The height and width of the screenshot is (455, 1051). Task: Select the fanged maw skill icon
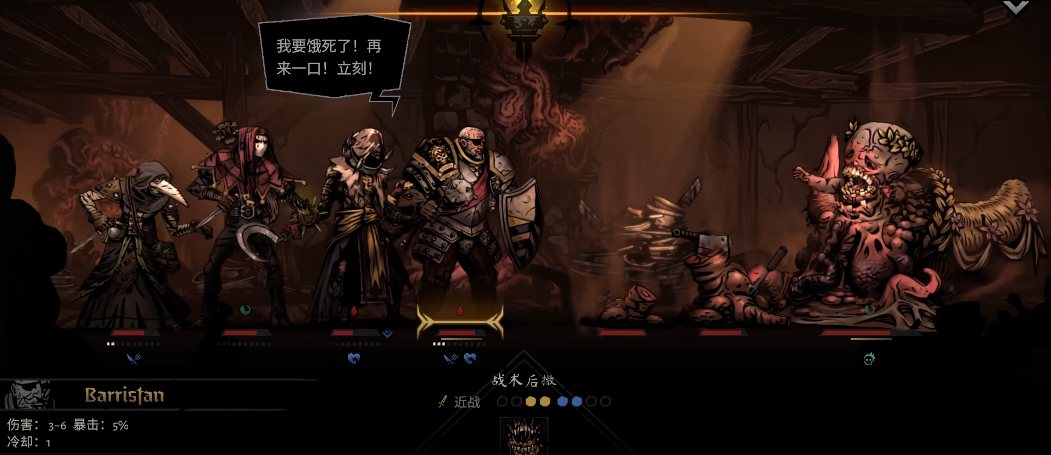524,437
